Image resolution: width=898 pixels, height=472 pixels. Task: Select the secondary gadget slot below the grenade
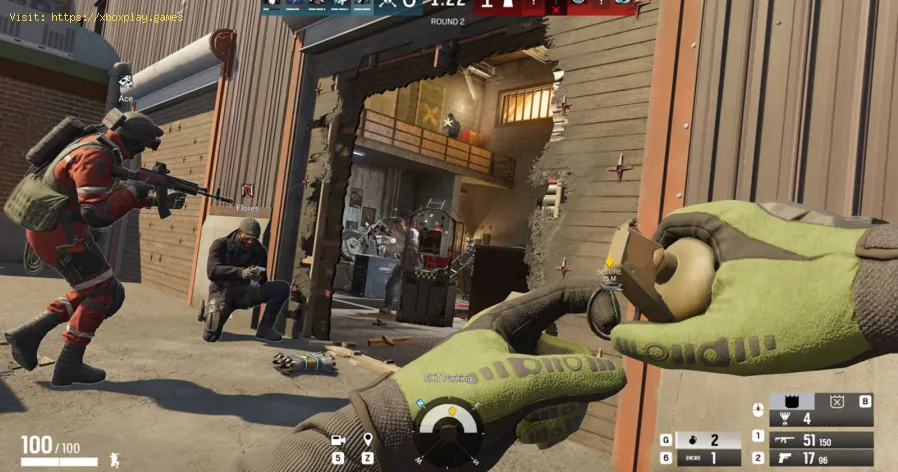tap(708, 458)
